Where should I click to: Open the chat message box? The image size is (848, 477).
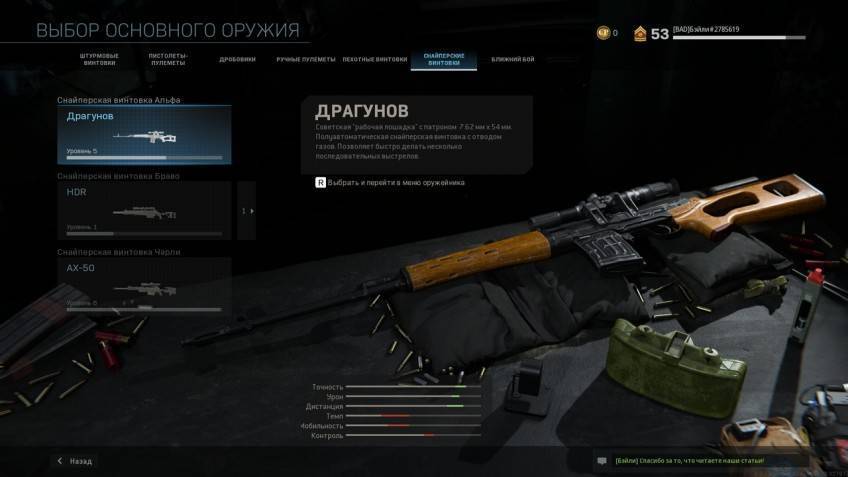coord(602,461)
